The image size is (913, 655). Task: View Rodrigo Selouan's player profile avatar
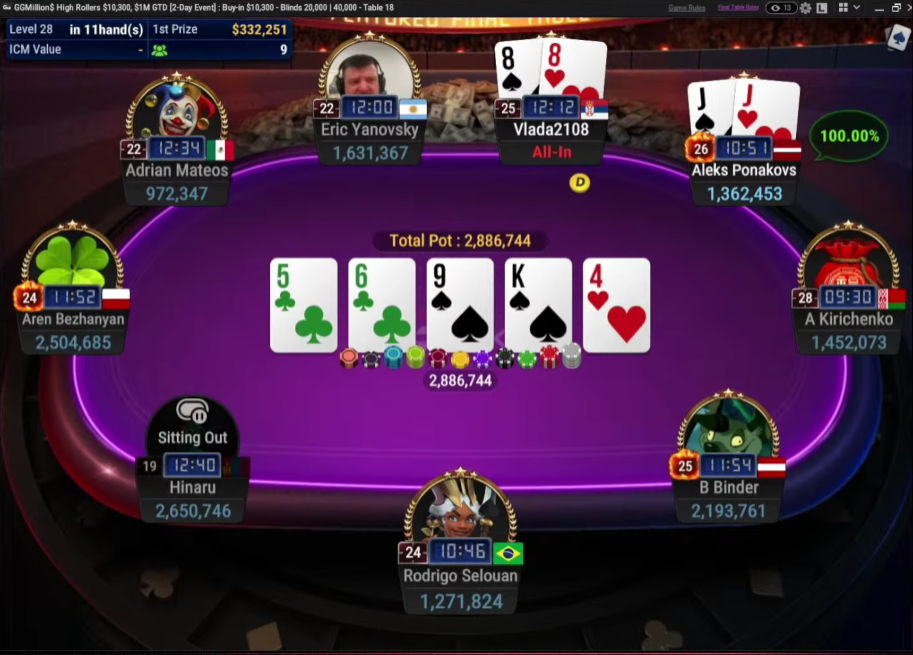pyautogui.click(x=460, y=510)
